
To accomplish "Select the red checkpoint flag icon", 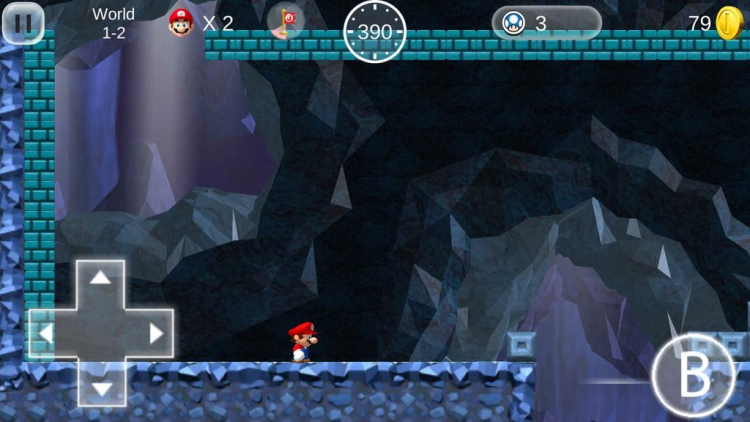I will coord(287,21).
